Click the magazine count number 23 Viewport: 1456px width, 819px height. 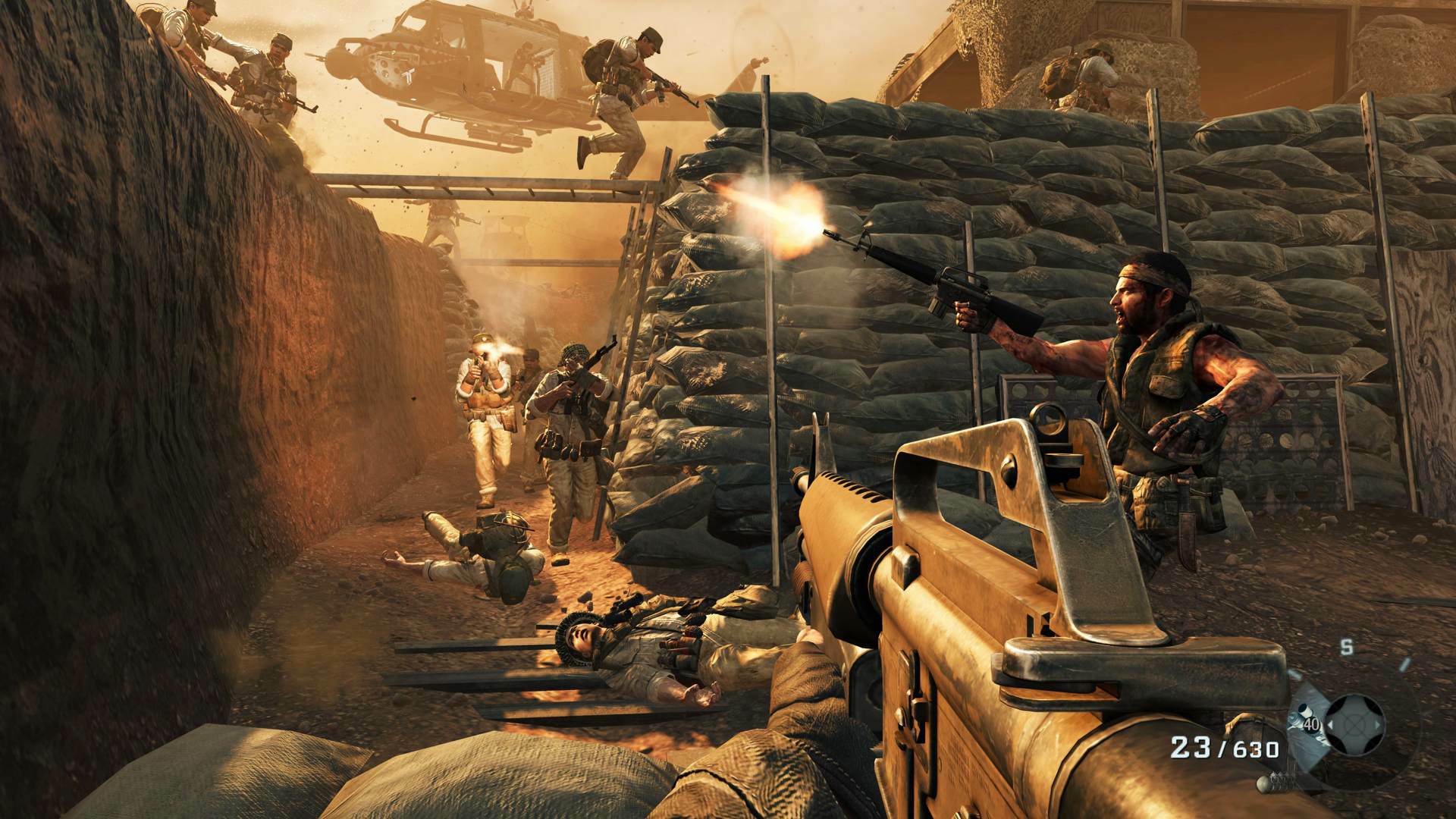click(x=1189, y=746)
